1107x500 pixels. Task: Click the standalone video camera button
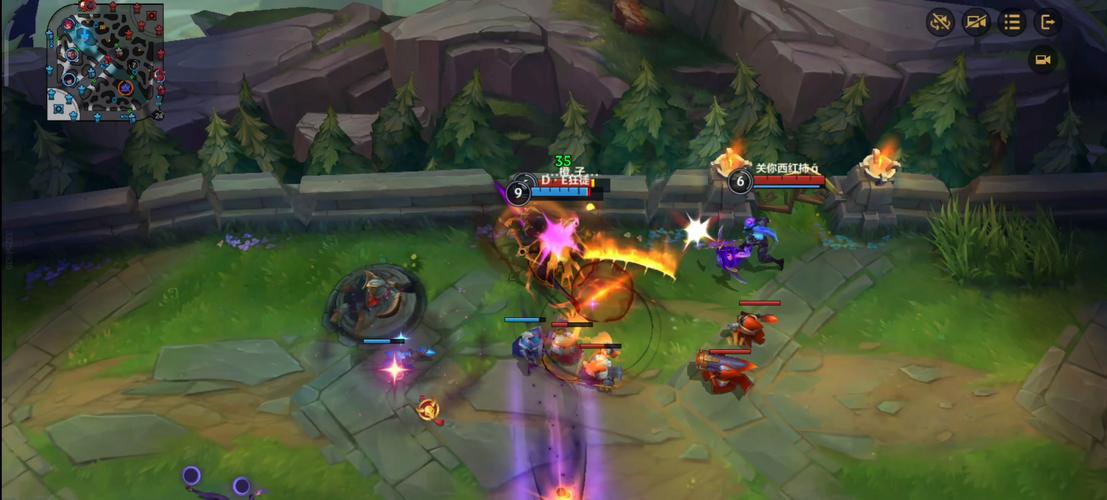click(1042, 60)
